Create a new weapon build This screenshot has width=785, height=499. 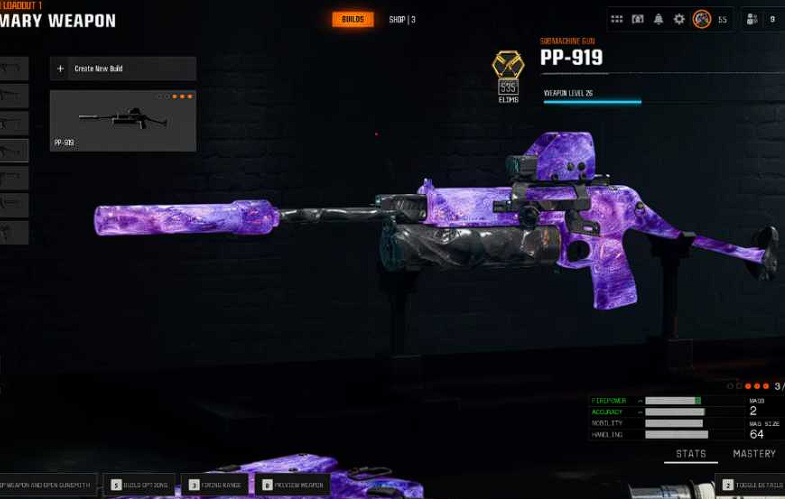(123, 69)
